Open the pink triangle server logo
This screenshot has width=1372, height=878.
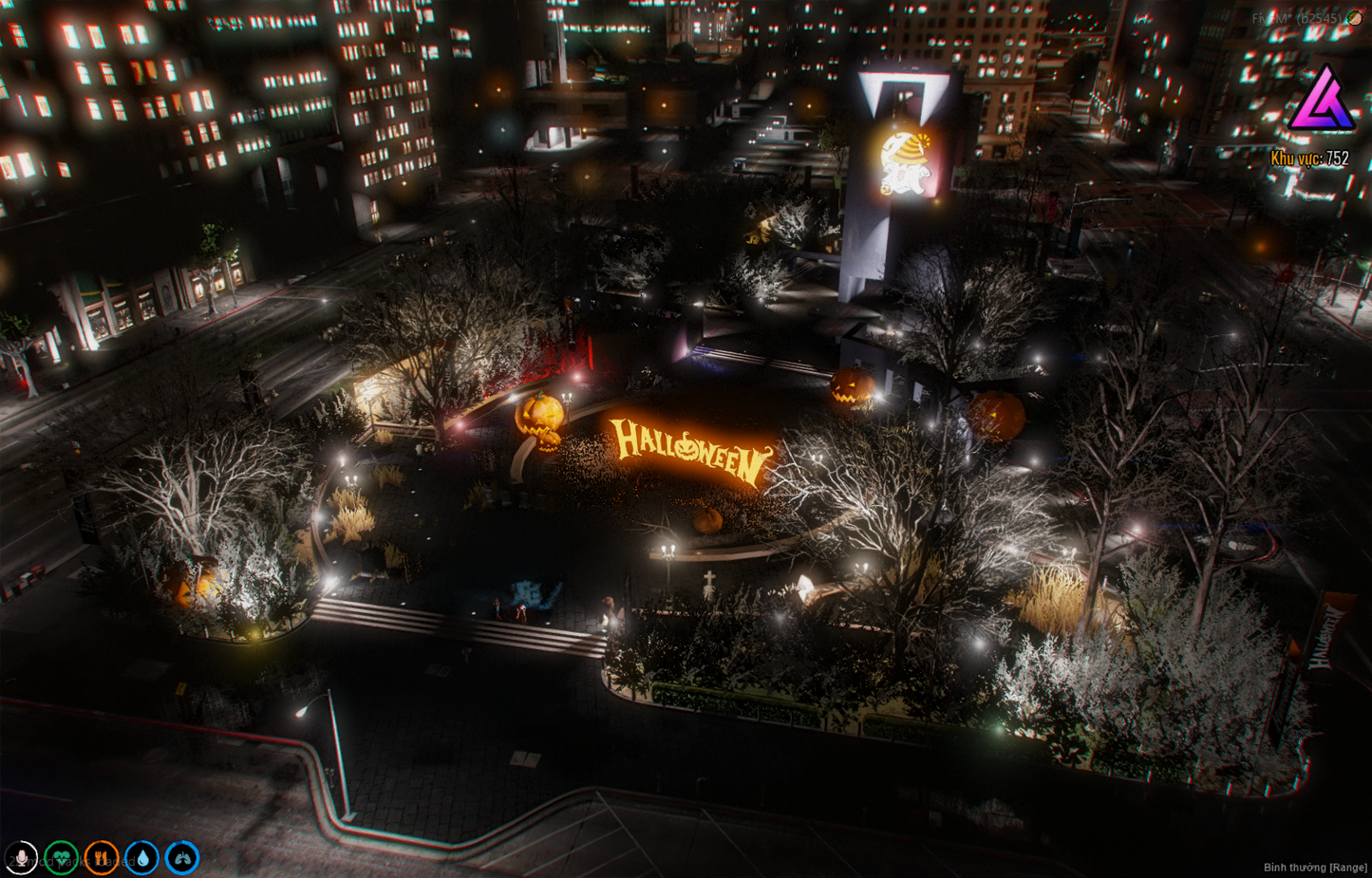[1324, 100]
